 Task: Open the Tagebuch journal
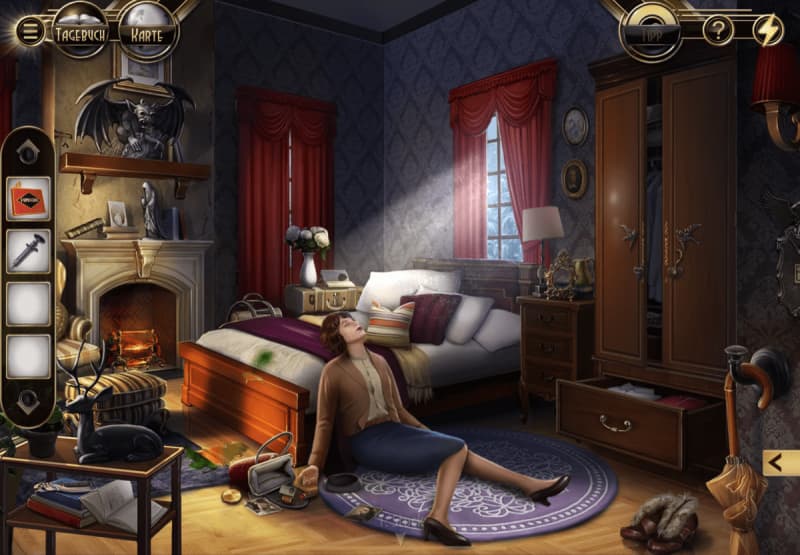pos(82,31)
